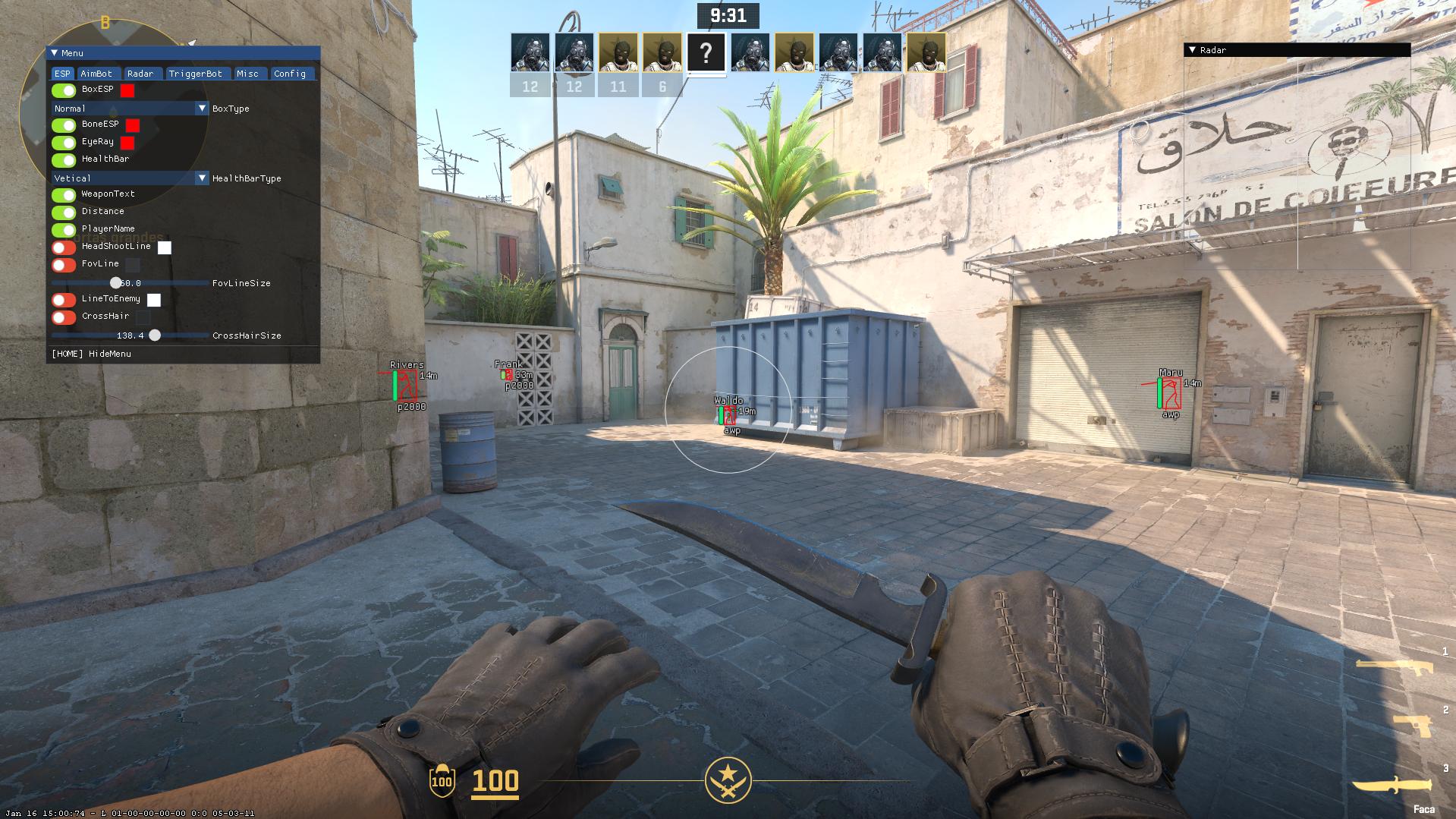
Task: Click the B bombsite marker on the minimap
Action: pyautogui.click(x=106, y=23)
